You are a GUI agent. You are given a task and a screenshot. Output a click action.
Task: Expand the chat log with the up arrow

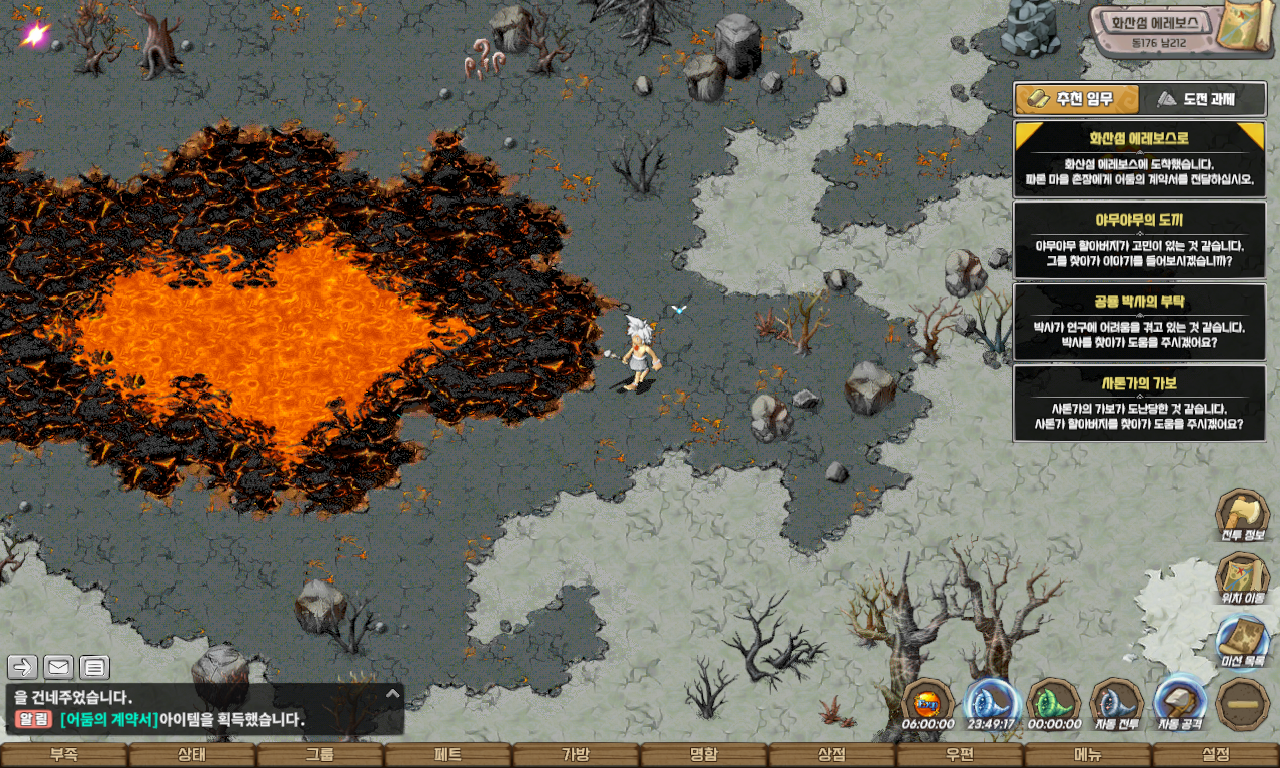coord(393,693)
